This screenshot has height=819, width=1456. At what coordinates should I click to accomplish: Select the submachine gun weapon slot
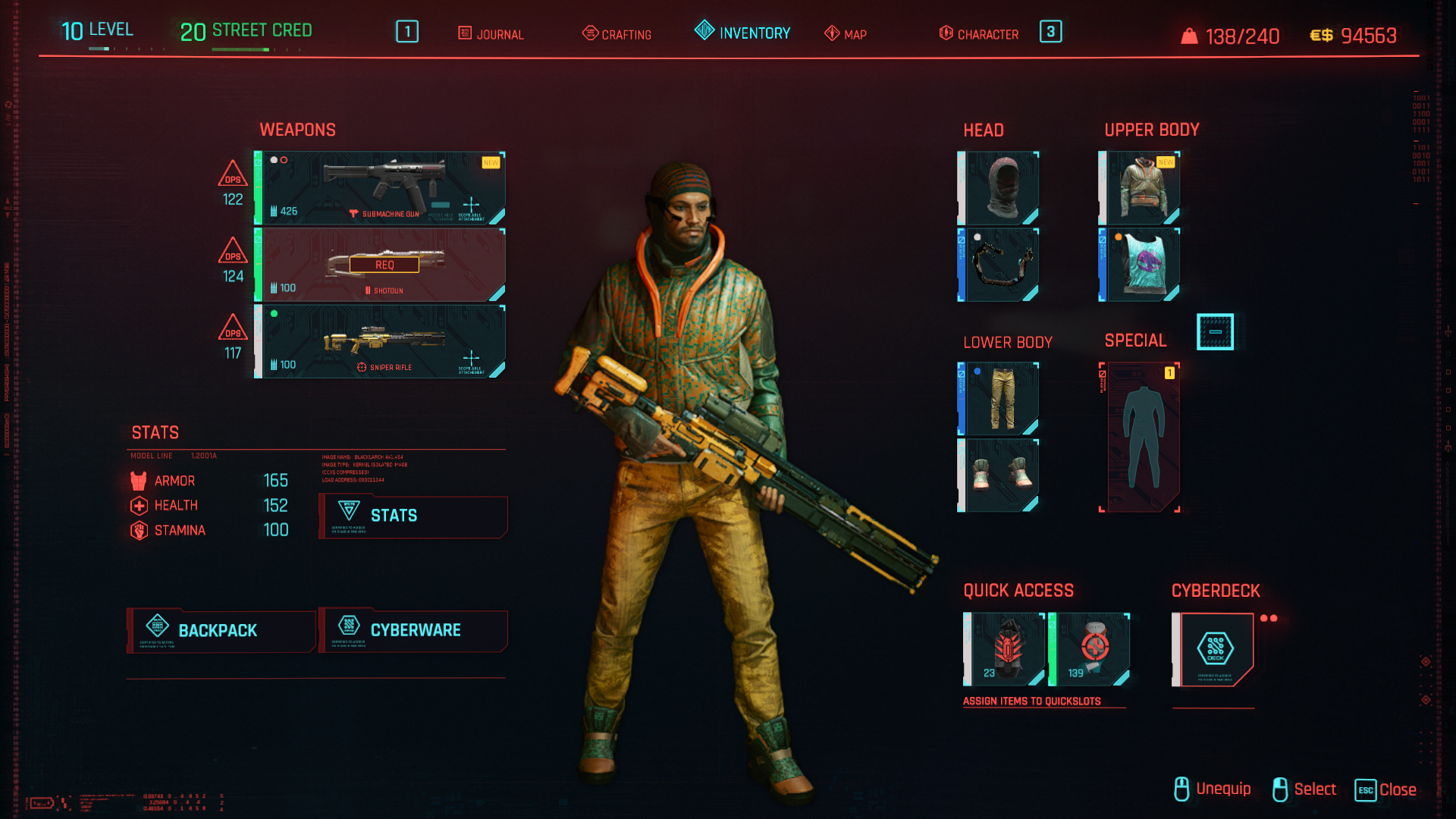381,188
